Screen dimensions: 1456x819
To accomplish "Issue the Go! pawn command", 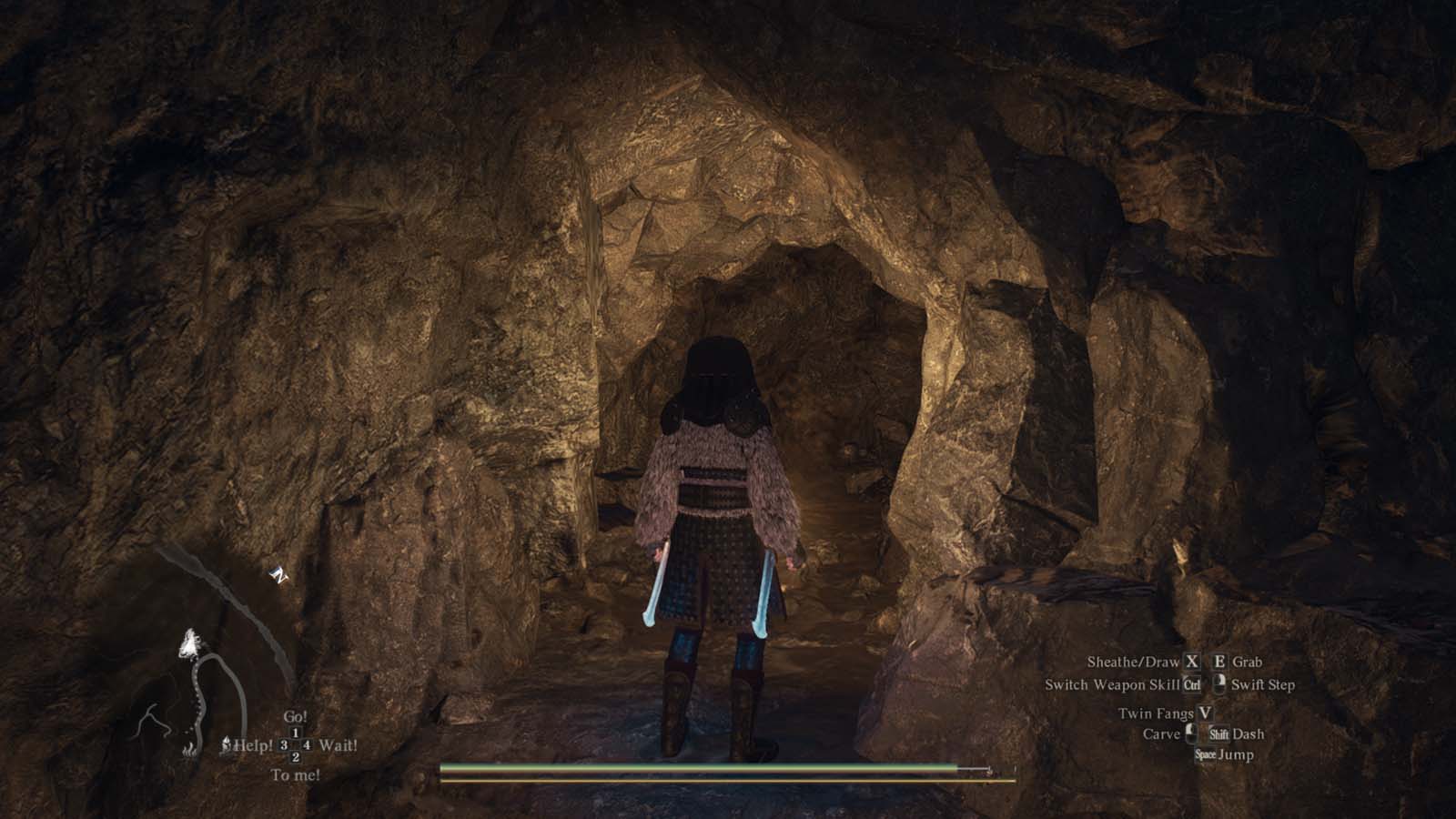I will 296,716.
